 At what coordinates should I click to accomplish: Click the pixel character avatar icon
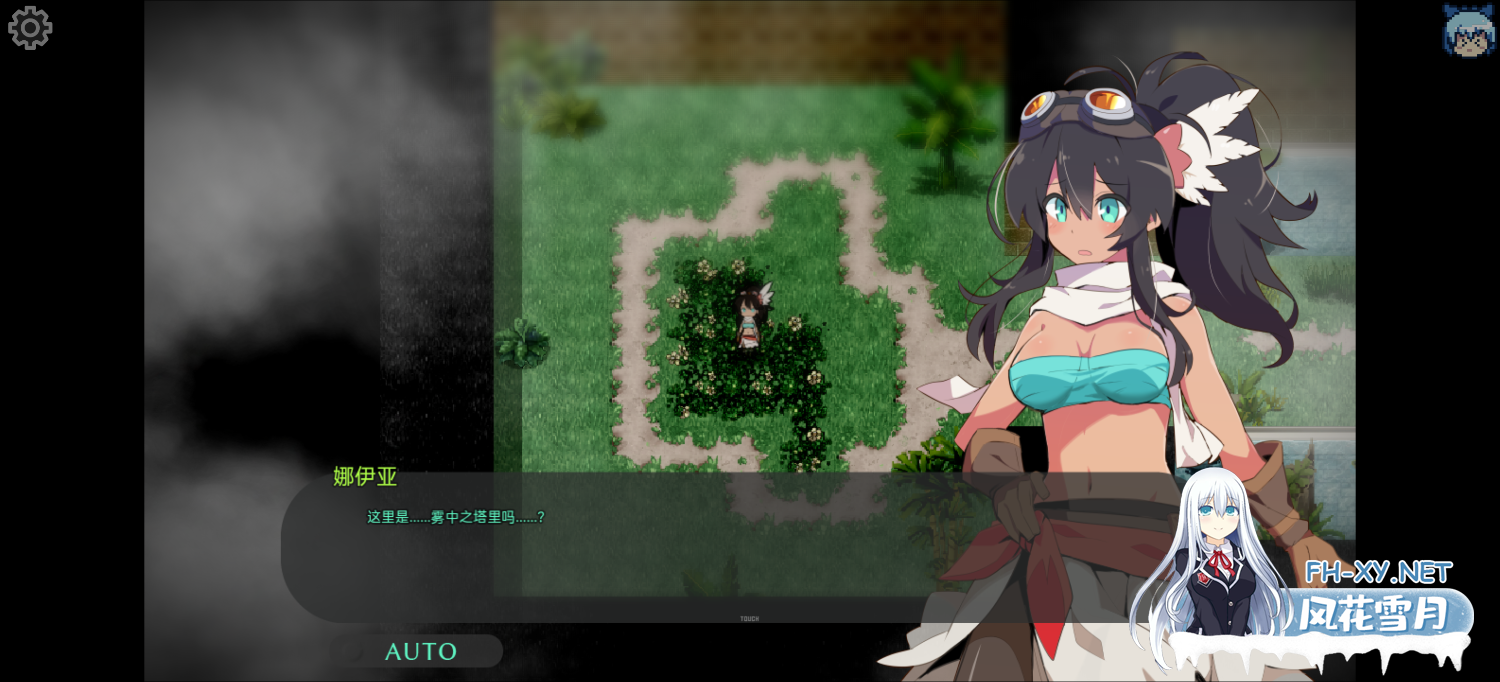[x=1467, y=30]
